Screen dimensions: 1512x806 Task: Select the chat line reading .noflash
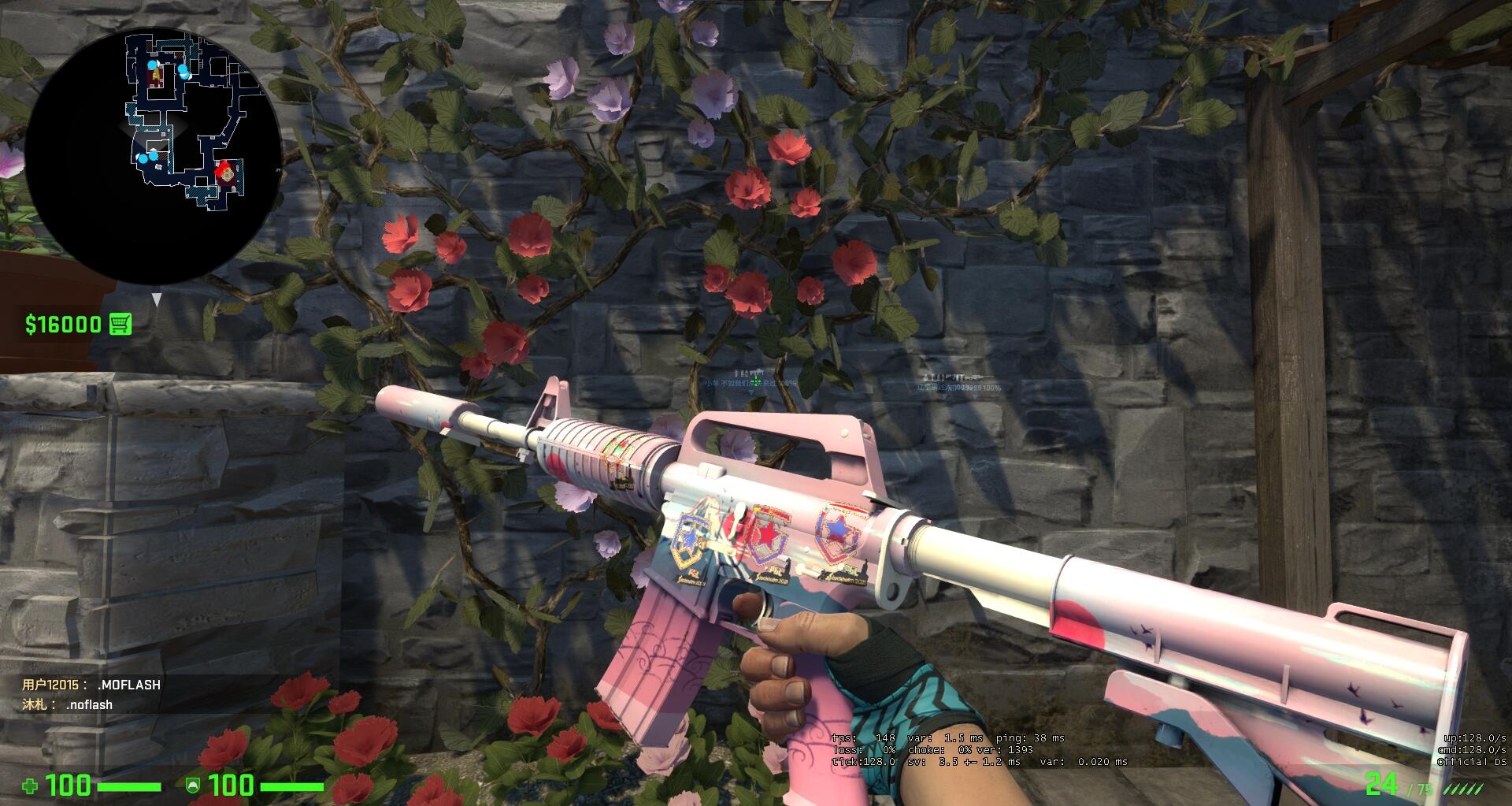pos(89,704)
